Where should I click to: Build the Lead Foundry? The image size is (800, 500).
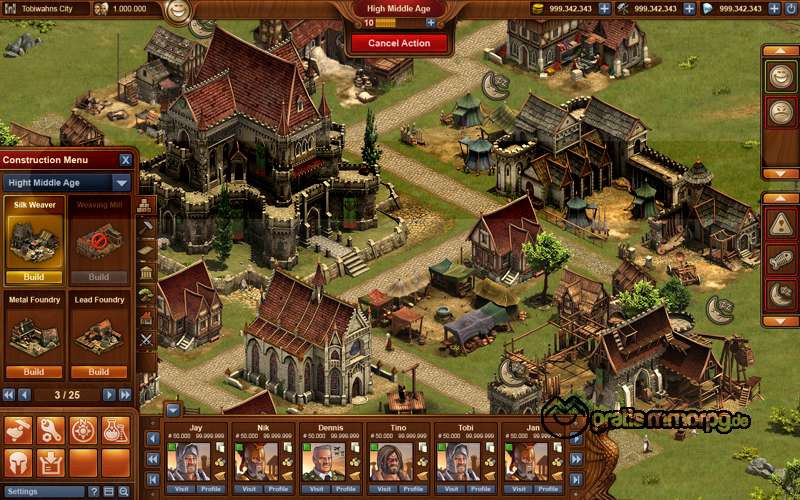point(99,372)
